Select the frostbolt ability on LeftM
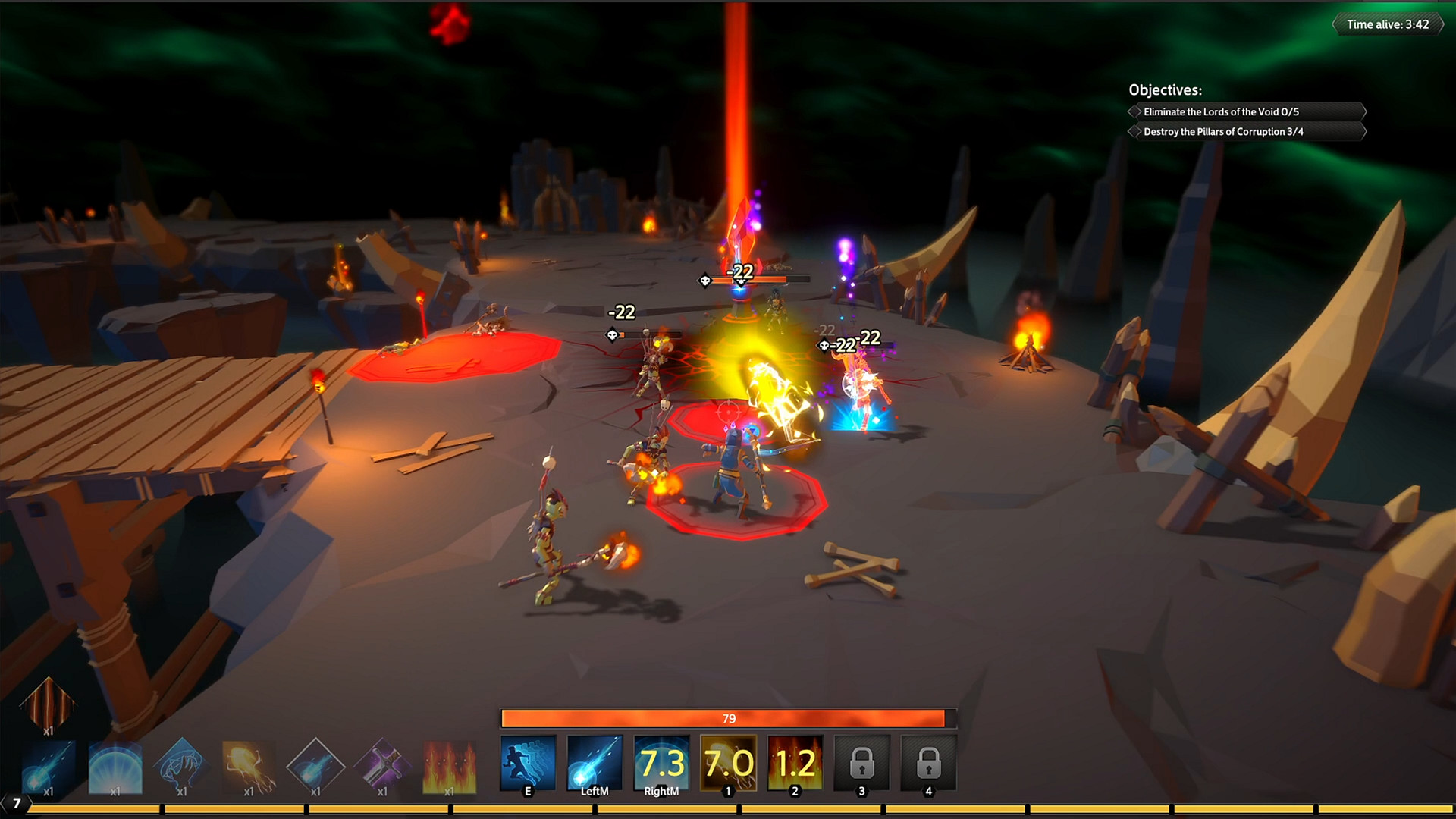1456x819 pixels. tap(595, 762)
